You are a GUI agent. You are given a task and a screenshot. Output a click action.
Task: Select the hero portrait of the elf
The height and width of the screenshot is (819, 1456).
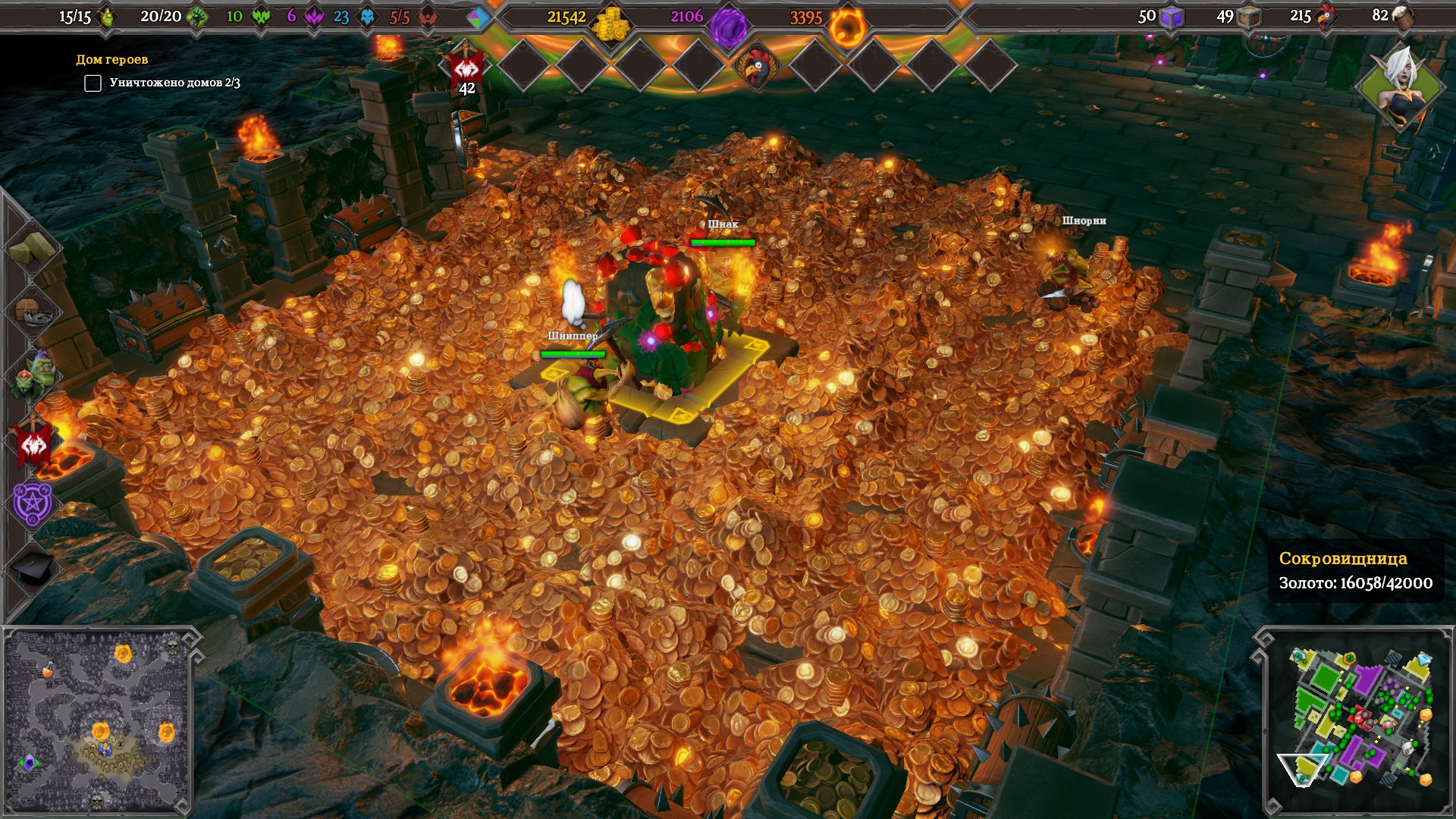click(1401, 86)
